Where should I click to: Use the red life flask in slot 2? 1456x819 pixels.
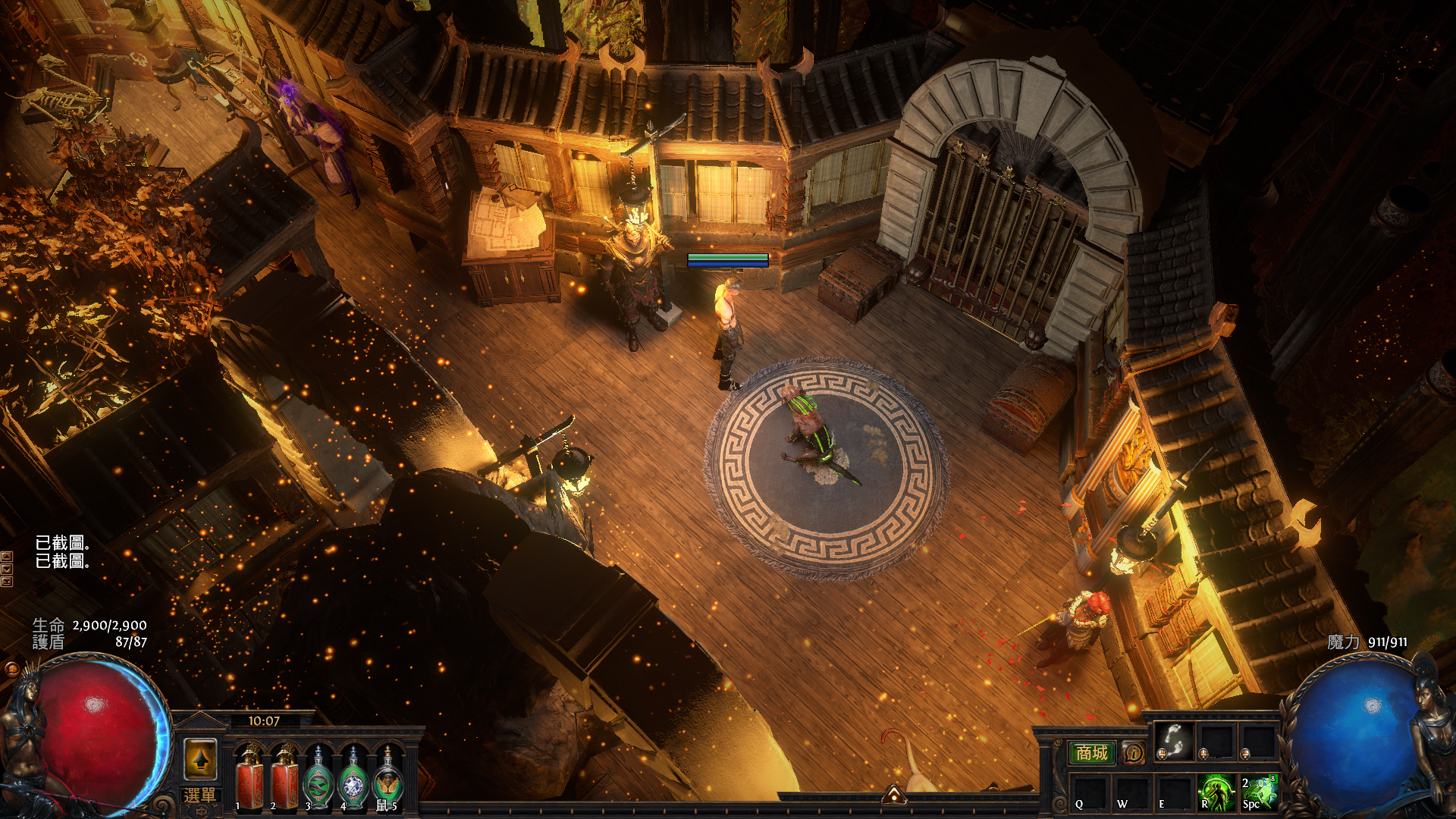coord(285,777)
